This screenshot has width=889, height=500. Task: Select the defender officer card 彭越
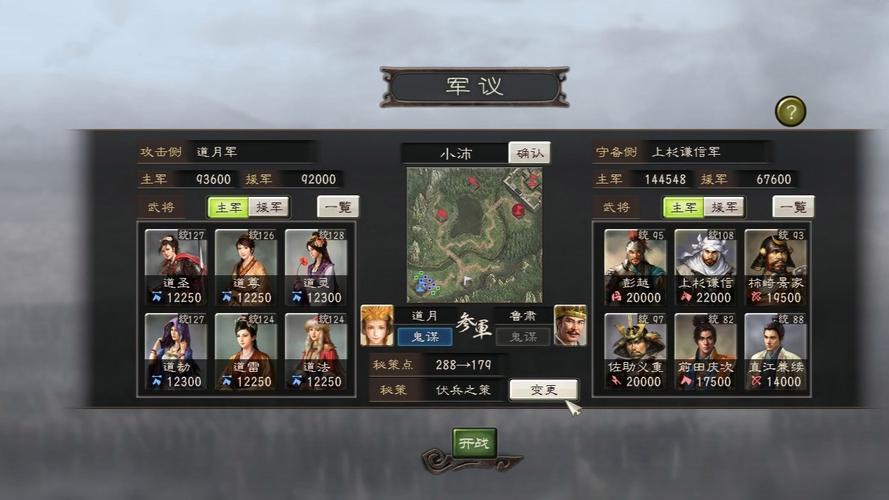635,267
